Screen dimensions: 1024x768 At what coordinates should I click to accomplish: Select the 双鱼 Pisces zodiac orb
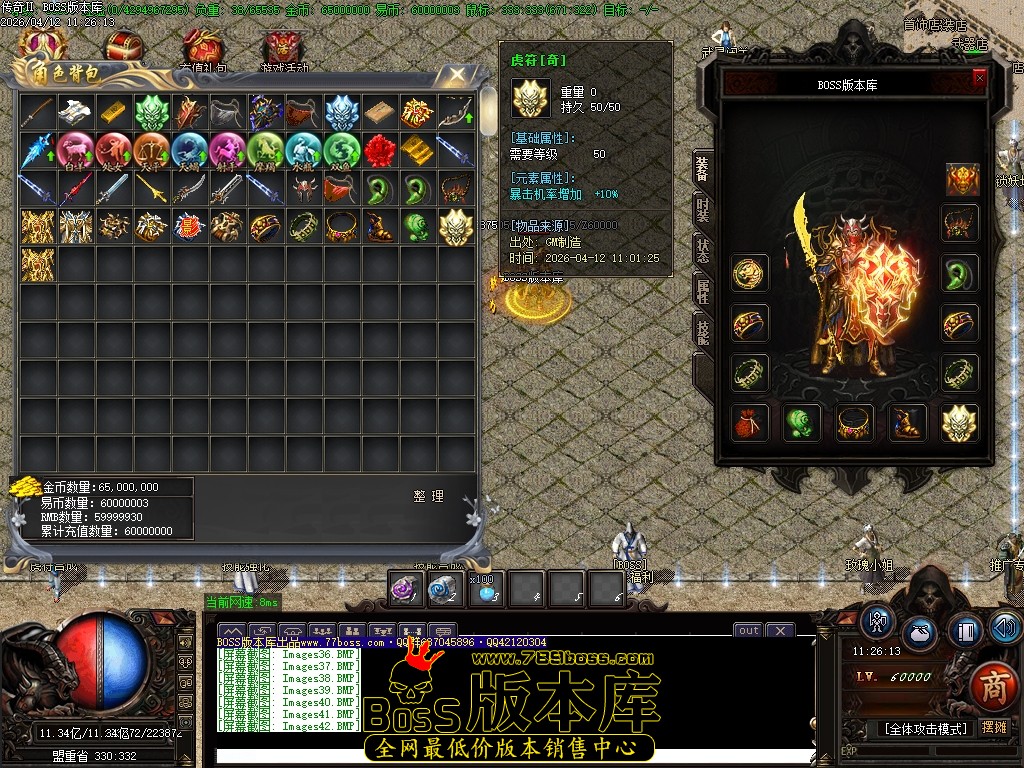pos(342,150)
